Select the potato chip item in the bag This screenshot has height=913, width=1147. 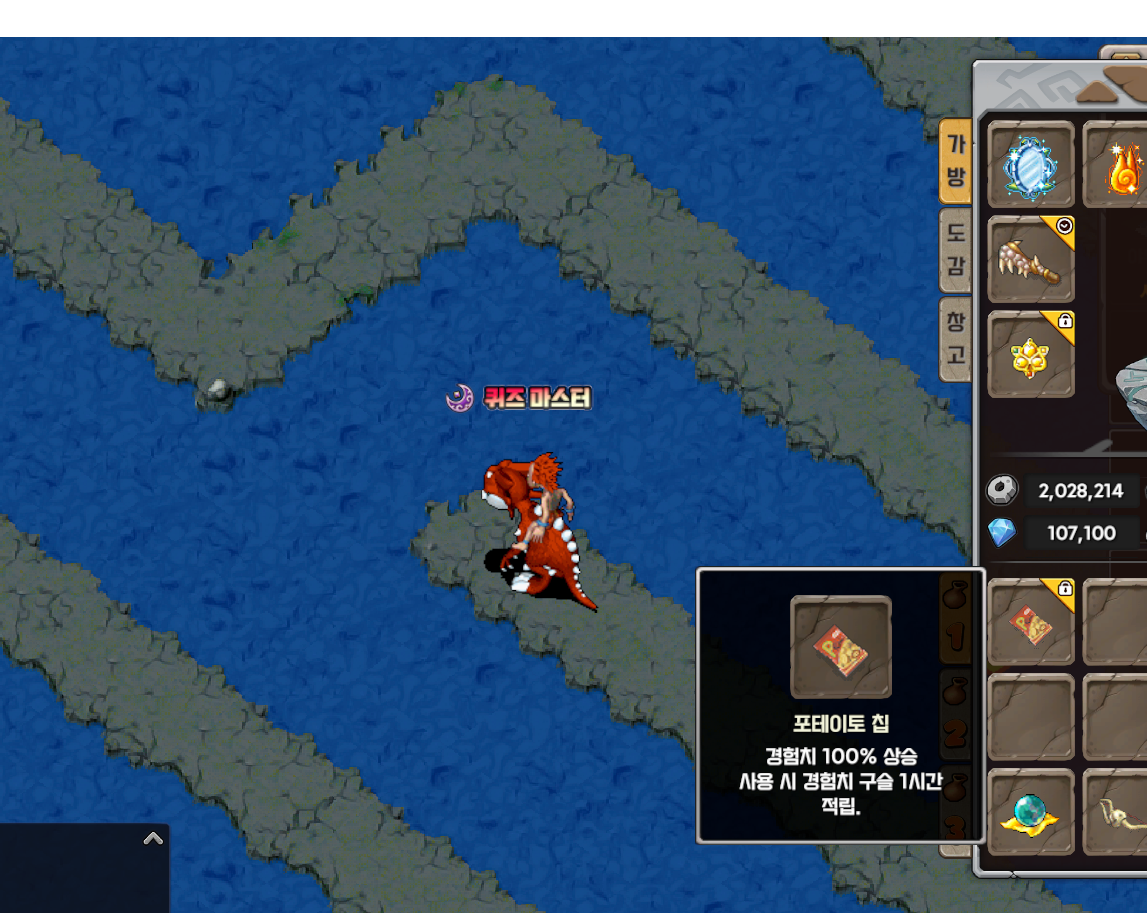1031,622
